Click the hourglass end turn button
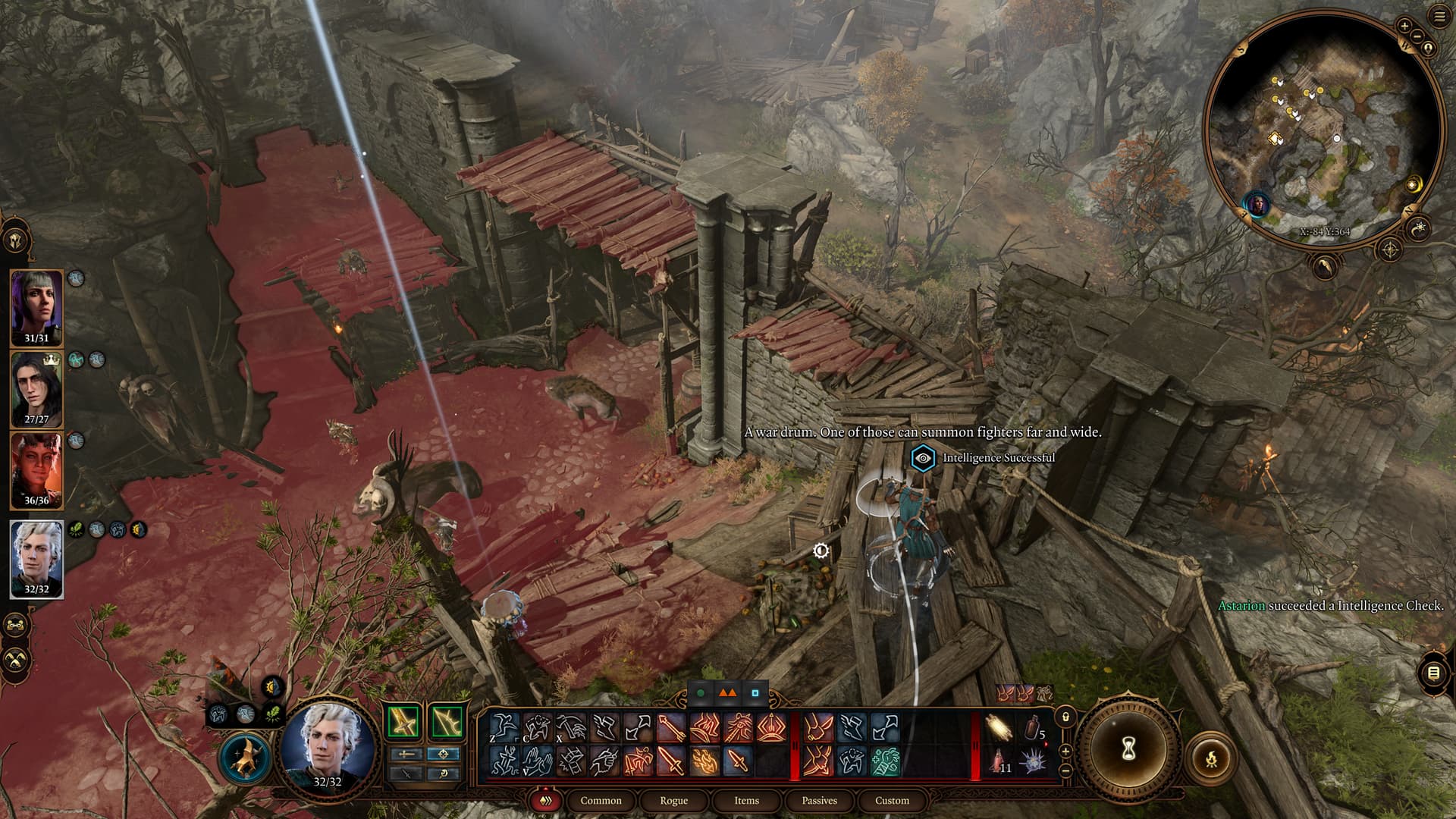Viewport: 1456px width, 819px height. 1128,749
